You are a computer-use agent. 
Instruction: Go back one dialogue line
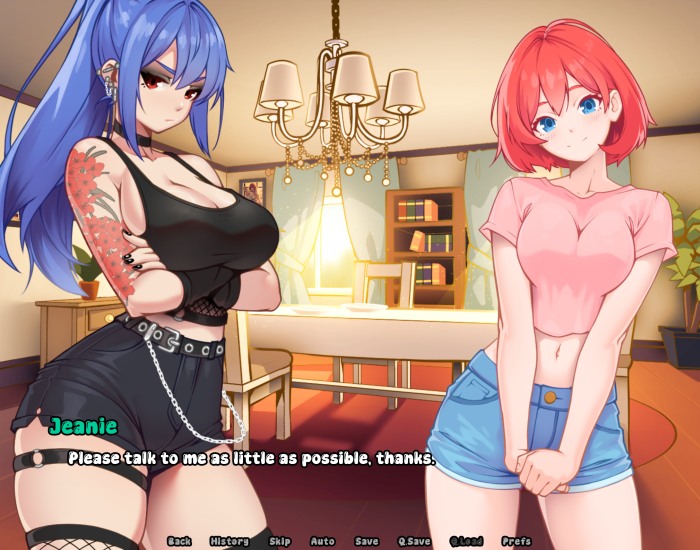[179, 541]
